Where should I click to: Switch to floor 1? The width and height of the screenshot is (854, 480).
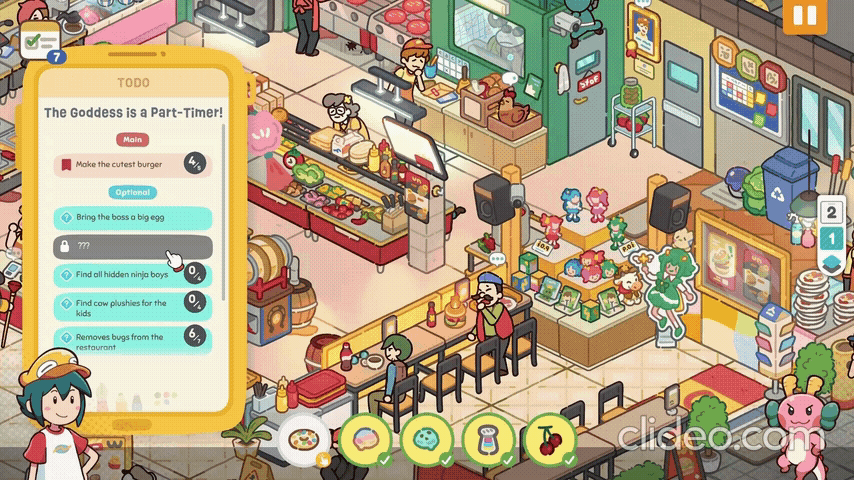point(831,238)
